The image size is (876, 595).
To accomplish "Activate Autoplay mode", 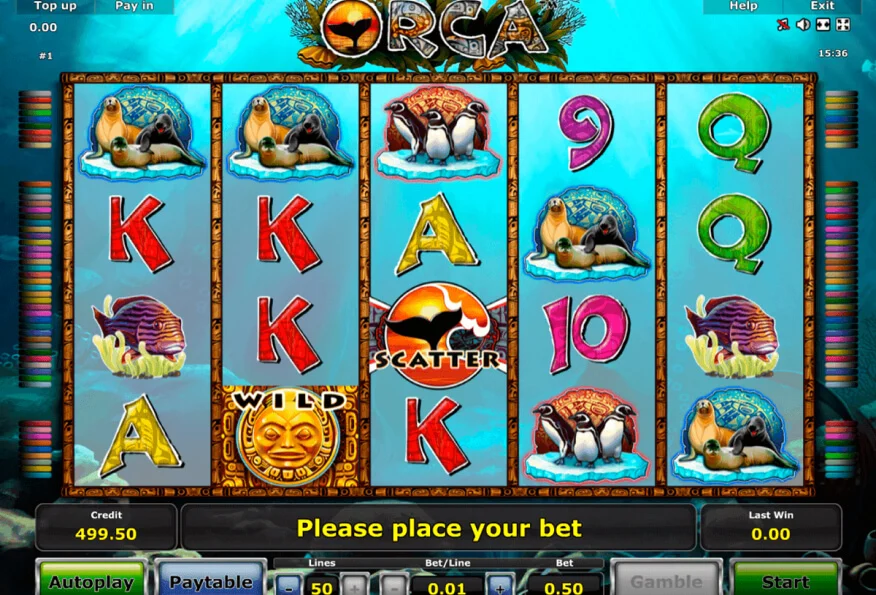I will click(x=91, y=581).
